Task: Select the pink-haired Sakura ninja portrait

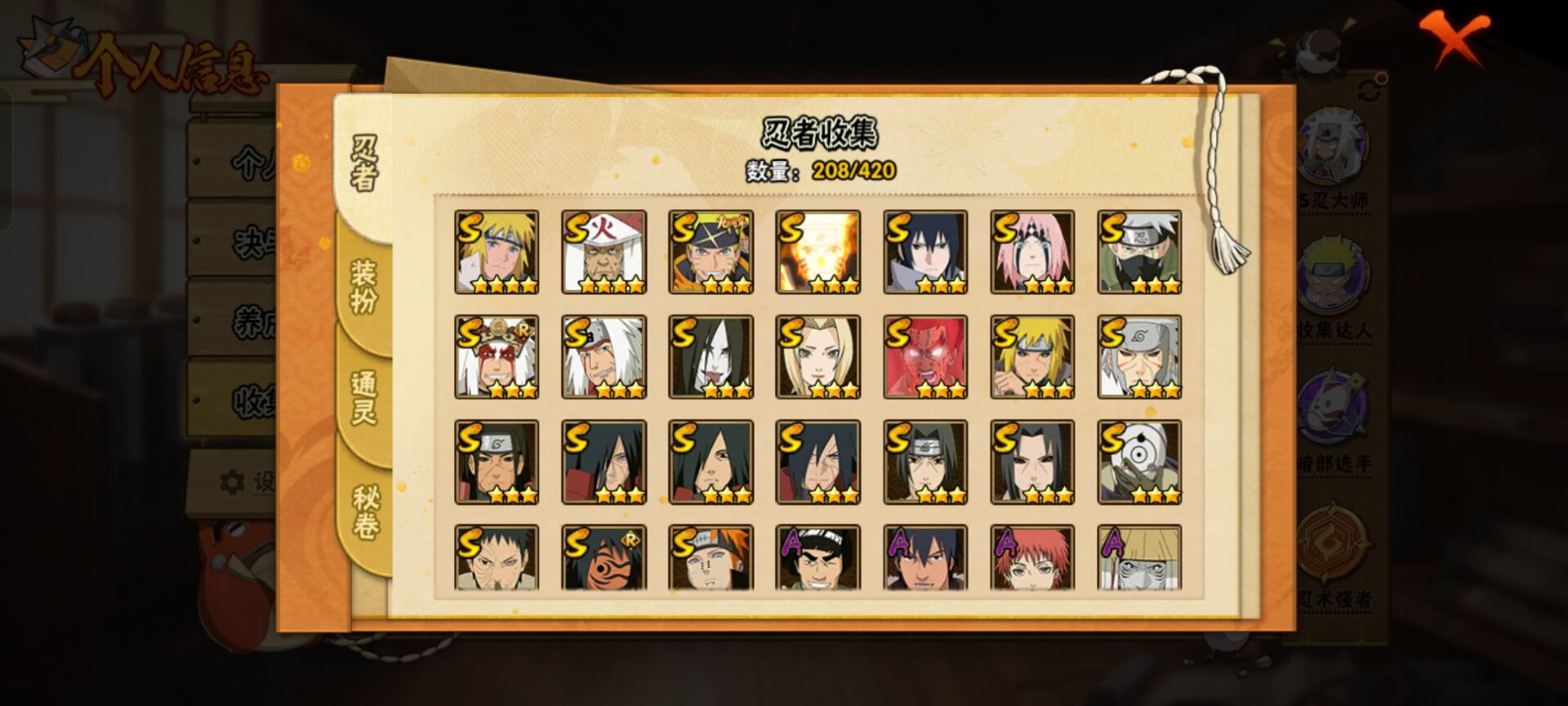Action: pyautogui.click(x=1032, y=252)
